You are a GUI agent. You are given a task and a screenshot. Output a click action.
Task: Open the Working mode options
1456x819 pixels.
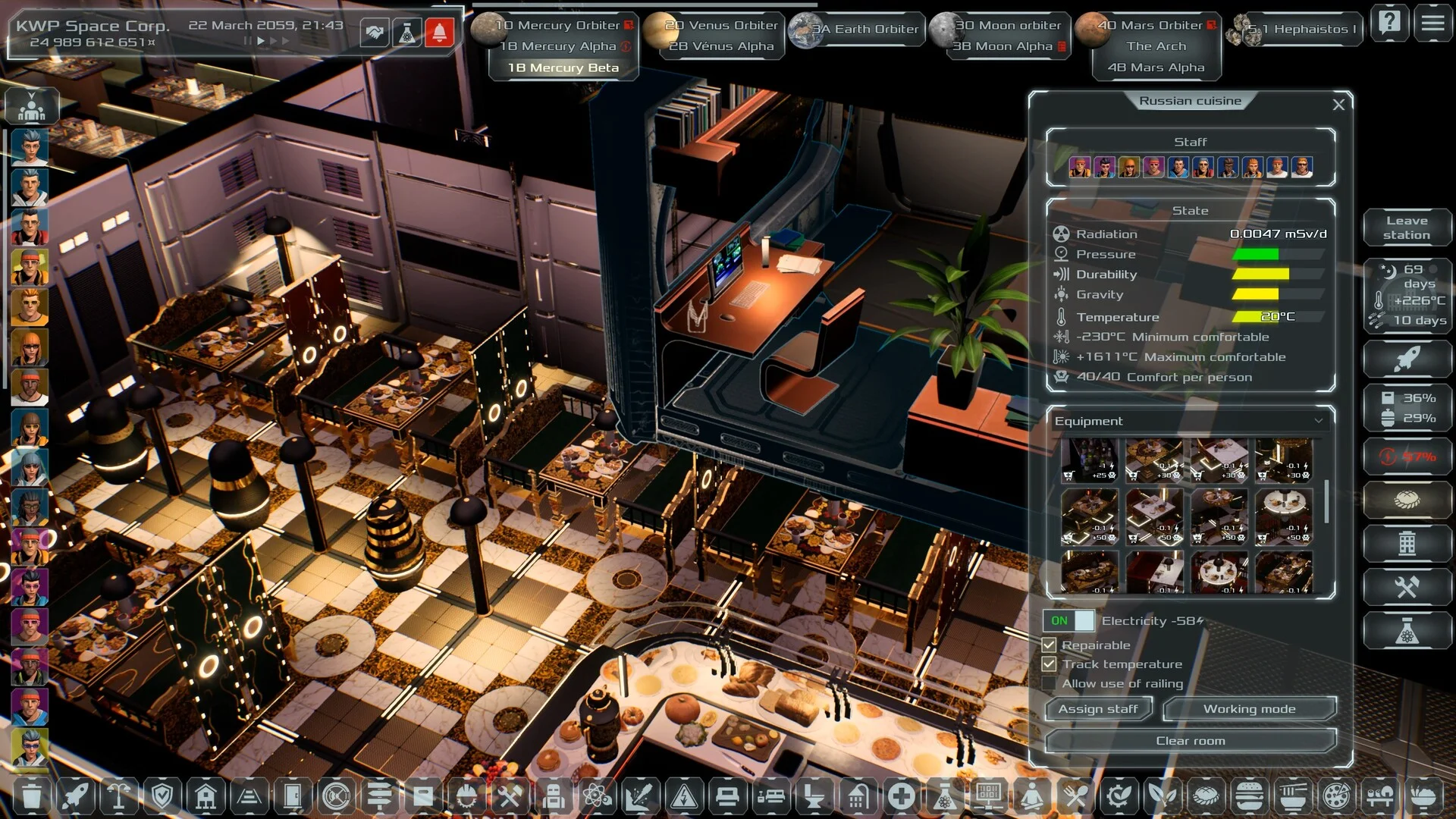click(1249, 709)
